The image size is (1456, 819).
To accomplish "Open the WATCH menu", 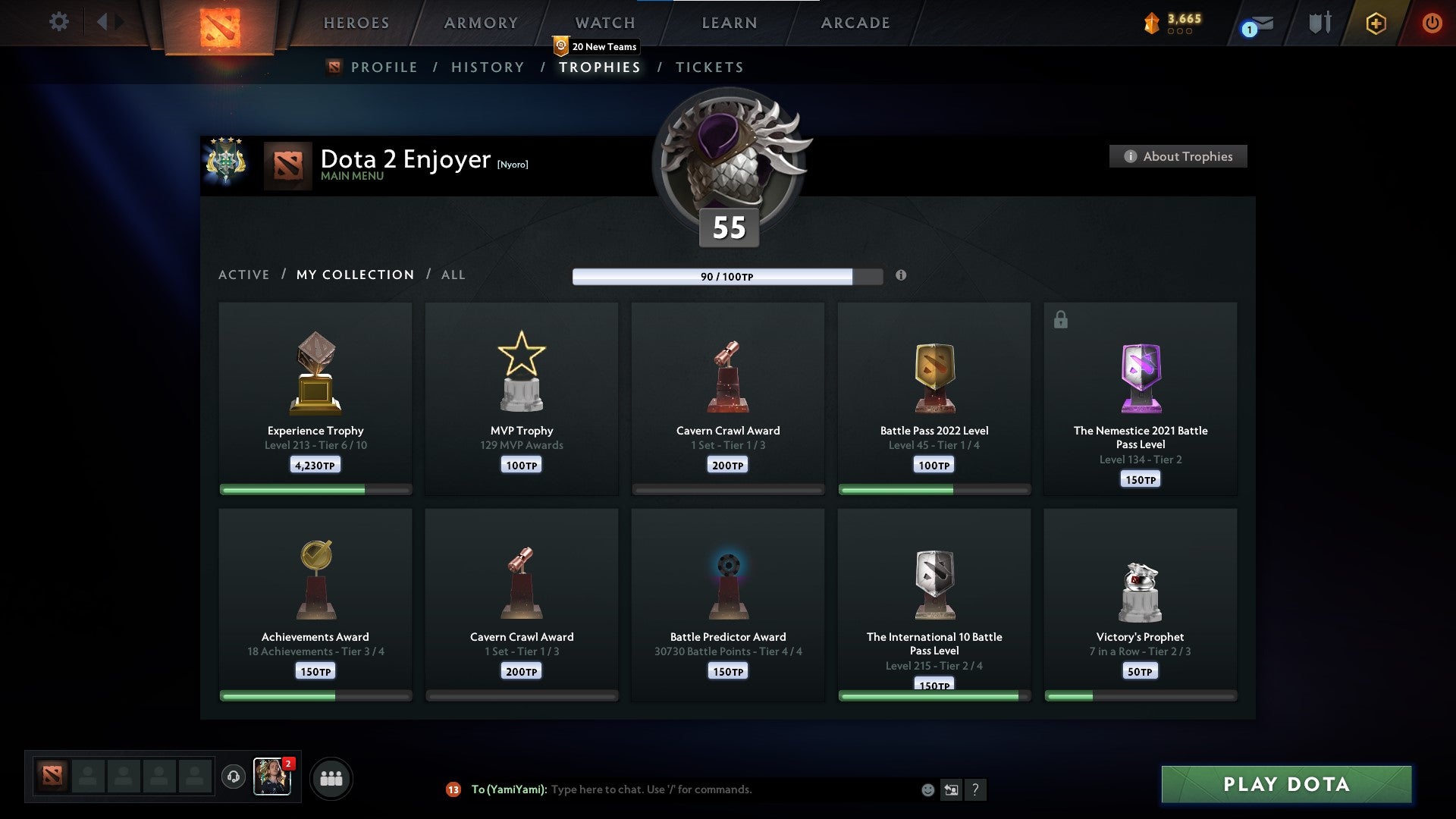I will pos(603,23).
